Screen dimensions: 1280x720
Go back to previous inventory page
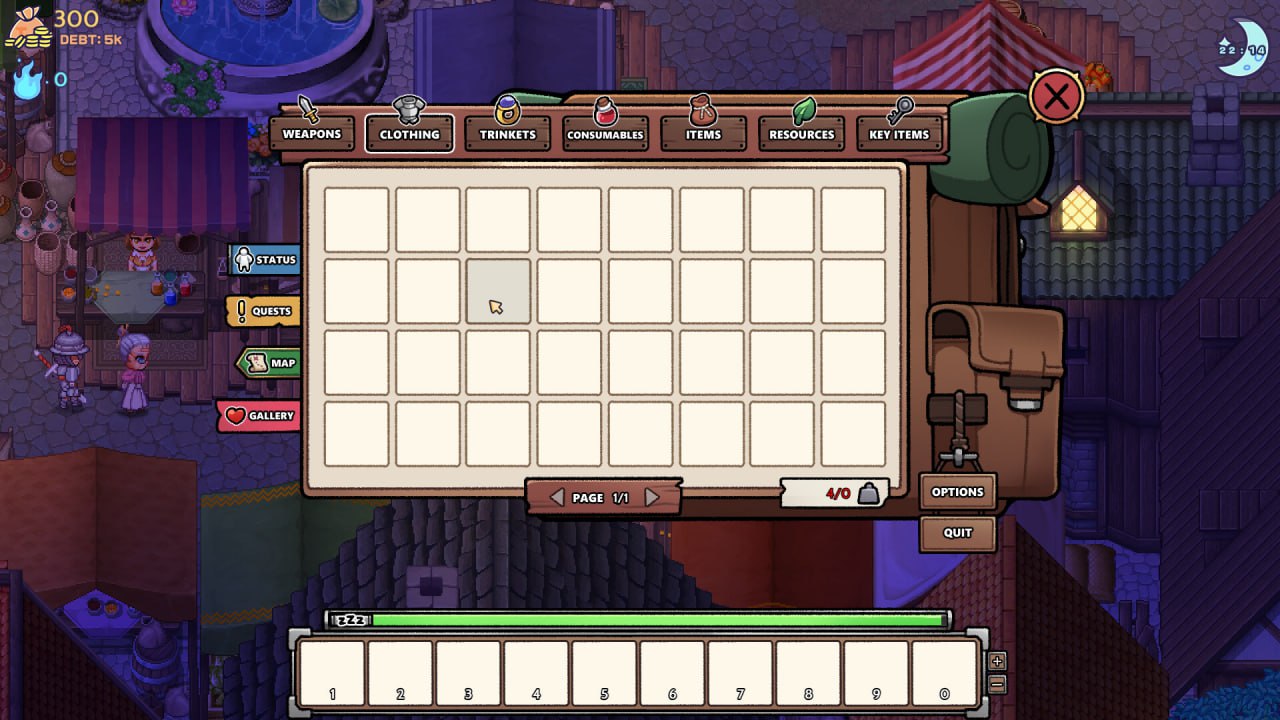click(x=557, y=496)
